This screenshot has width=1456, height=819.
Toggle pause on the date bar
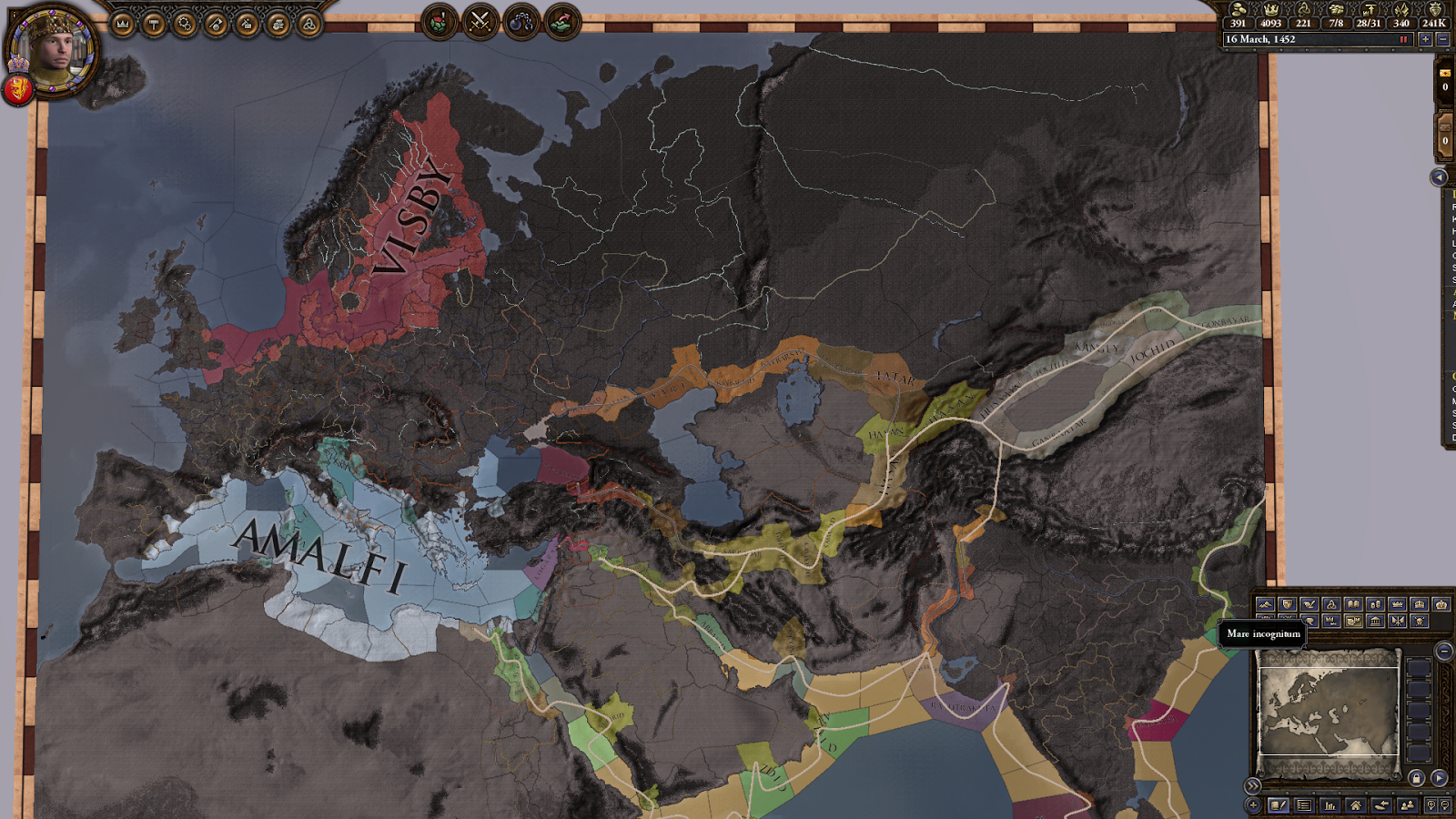pyautogui.click(x=1403, y=39)
